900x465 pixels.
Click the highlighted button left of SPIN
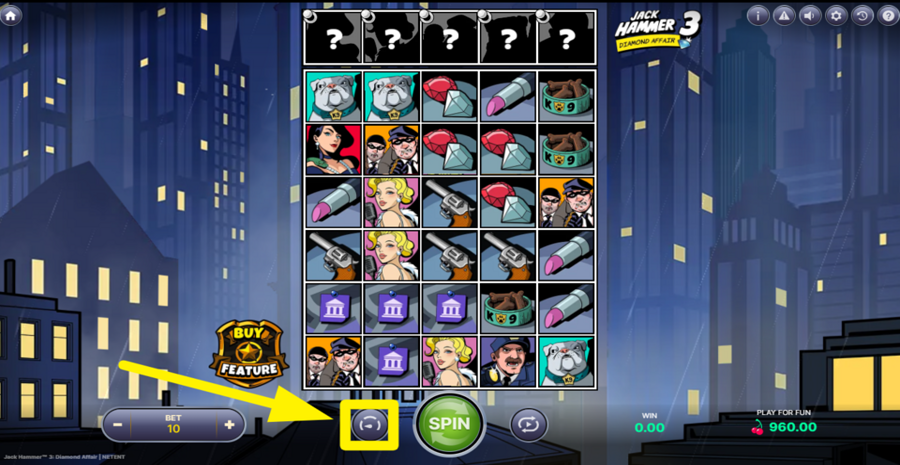point(369,424)
